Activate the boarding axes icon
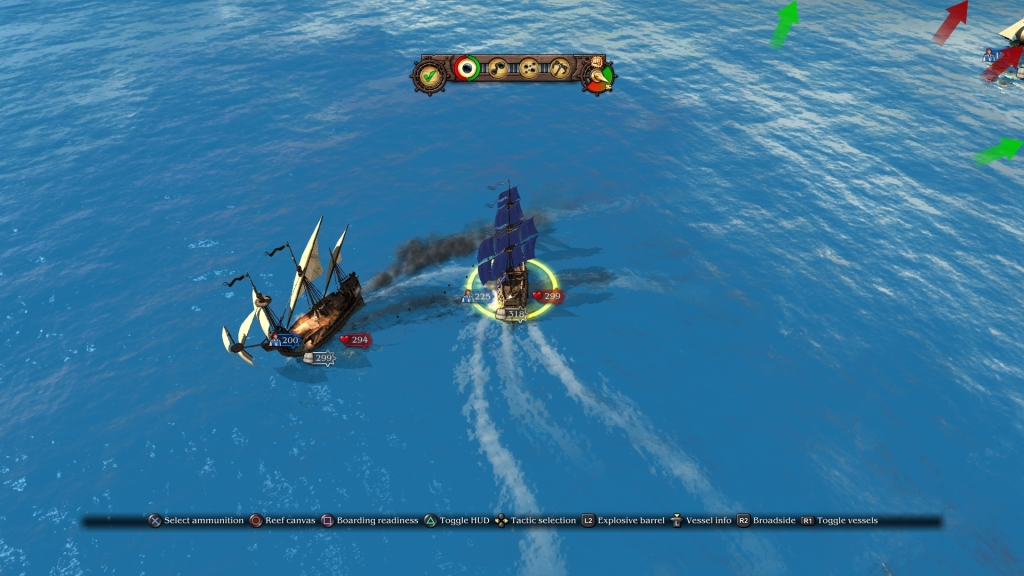 [560, 68]
